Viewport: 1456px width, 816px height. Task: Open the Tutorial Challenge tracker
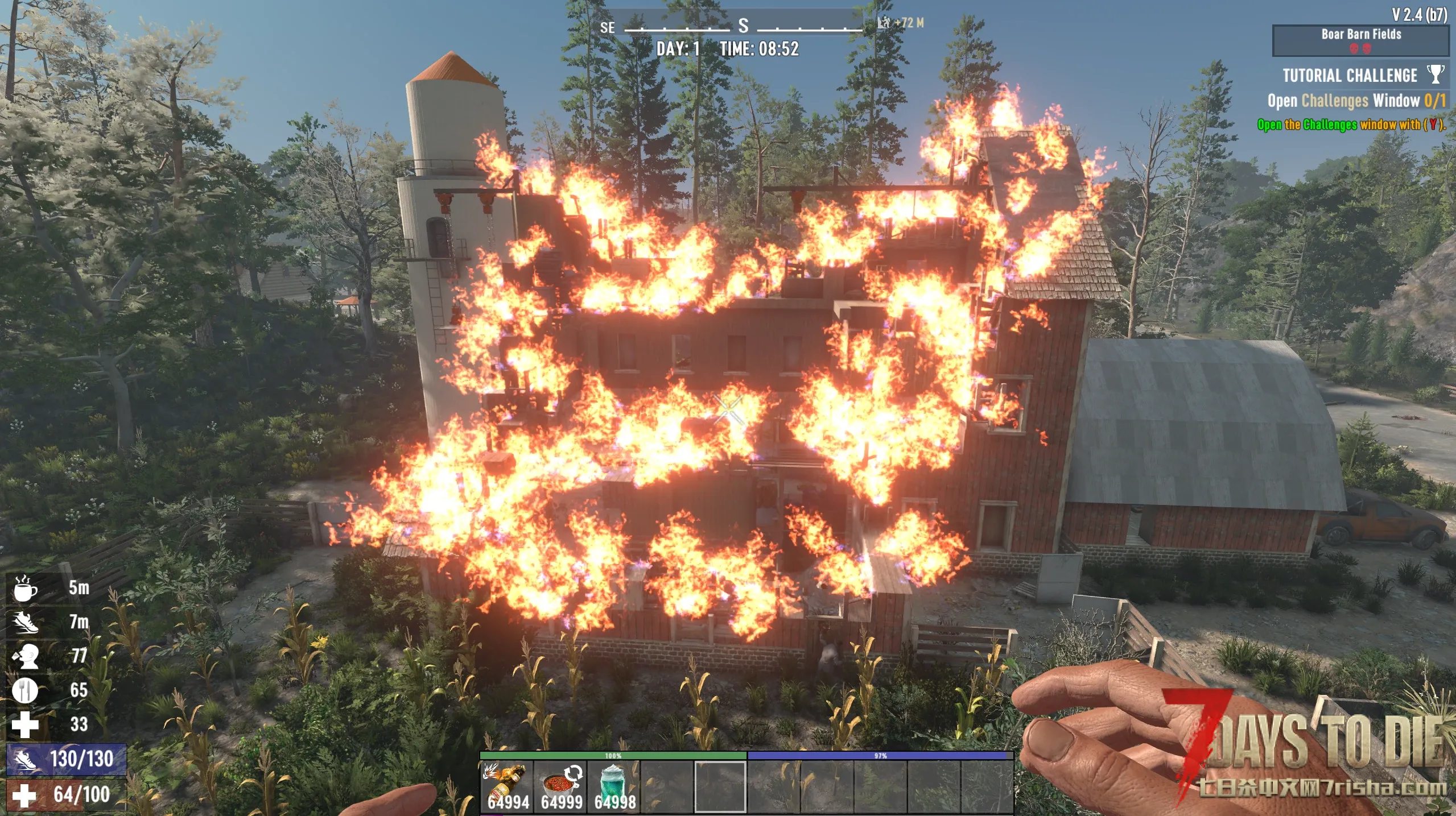(x=1349, y=76)
